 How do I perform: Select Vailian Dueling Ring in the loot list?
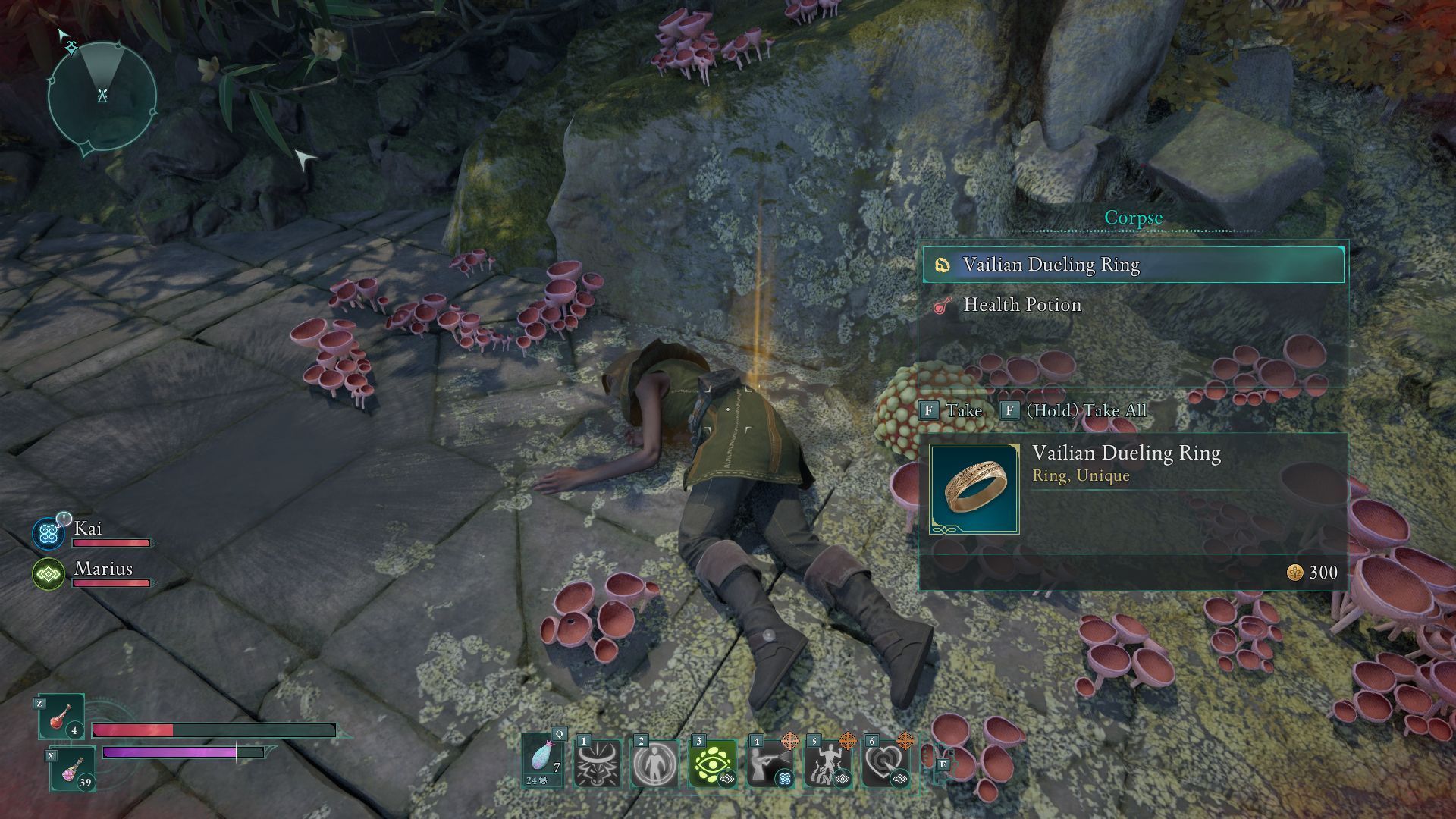1133,265
